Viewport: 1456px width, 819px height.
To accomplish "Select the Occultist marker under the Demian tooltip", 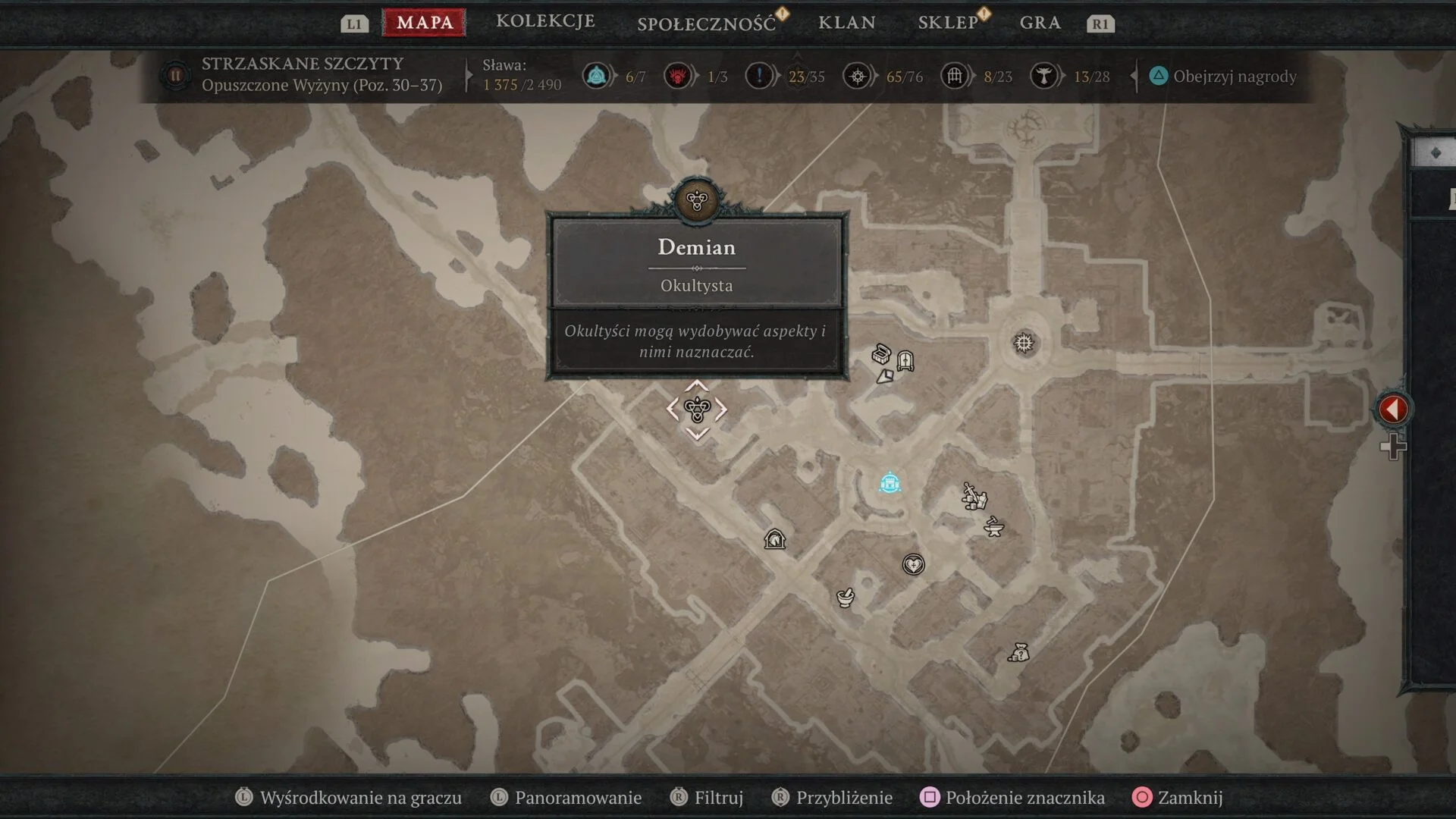I will pyautogui.click(x=697, y=410).
